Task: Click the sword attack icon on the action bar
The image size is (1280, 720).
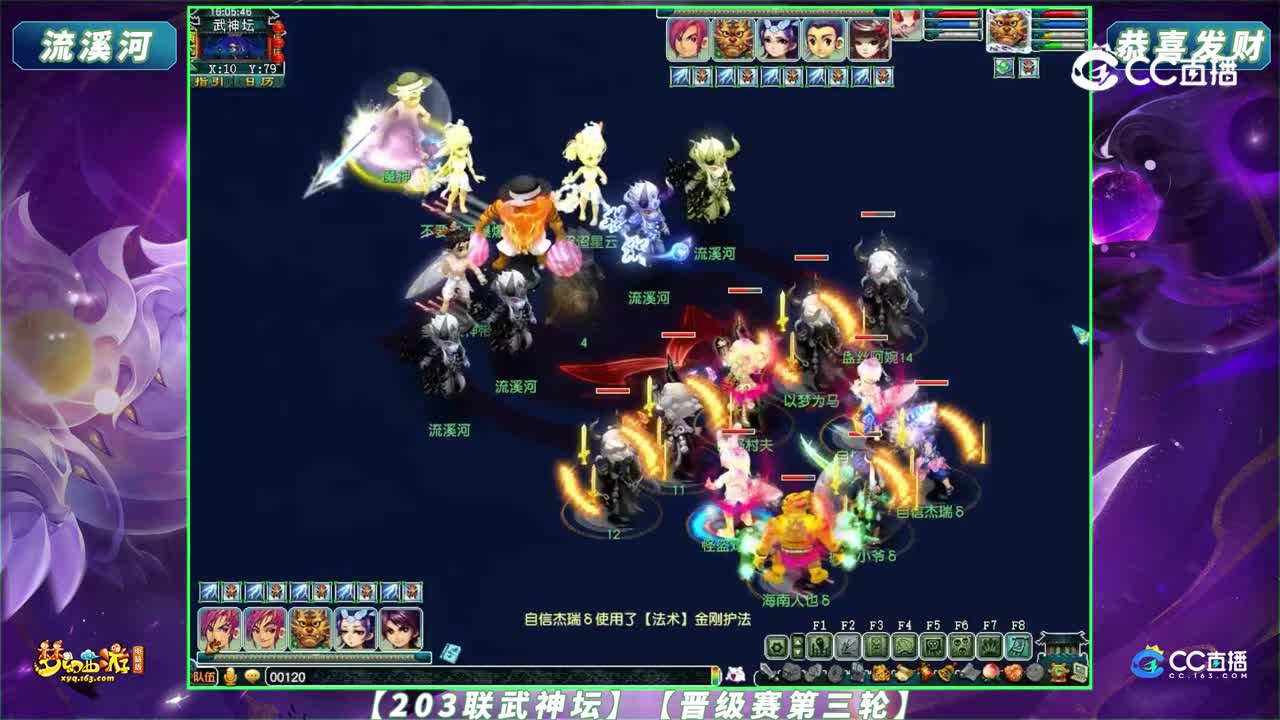Action: click(x=768, y=671)
